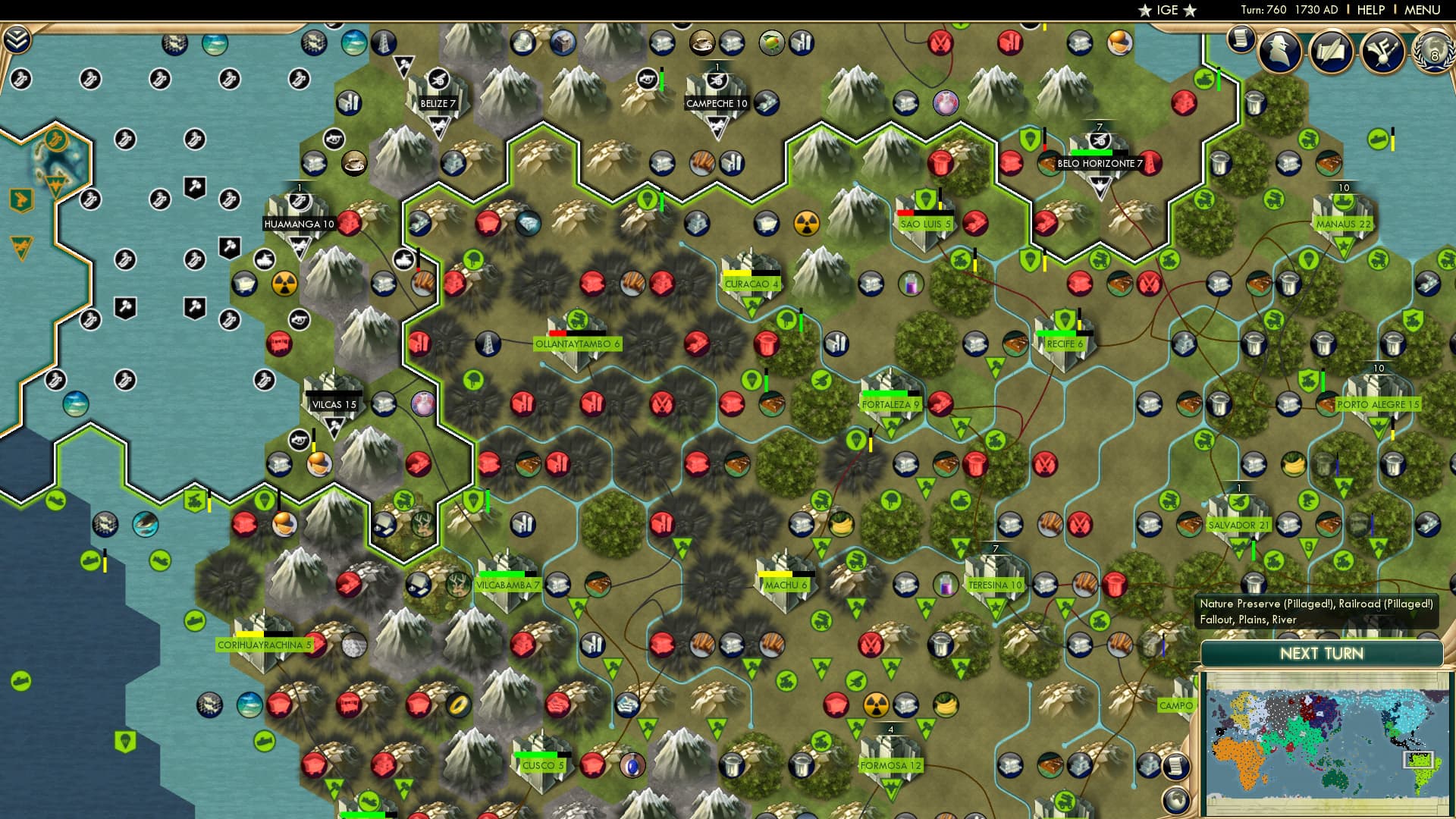Image resolution: width=1456 pixels, height=819 pixels.
Task: Click the yellow radiation resource icon near Huamanga
Action: 284,283
